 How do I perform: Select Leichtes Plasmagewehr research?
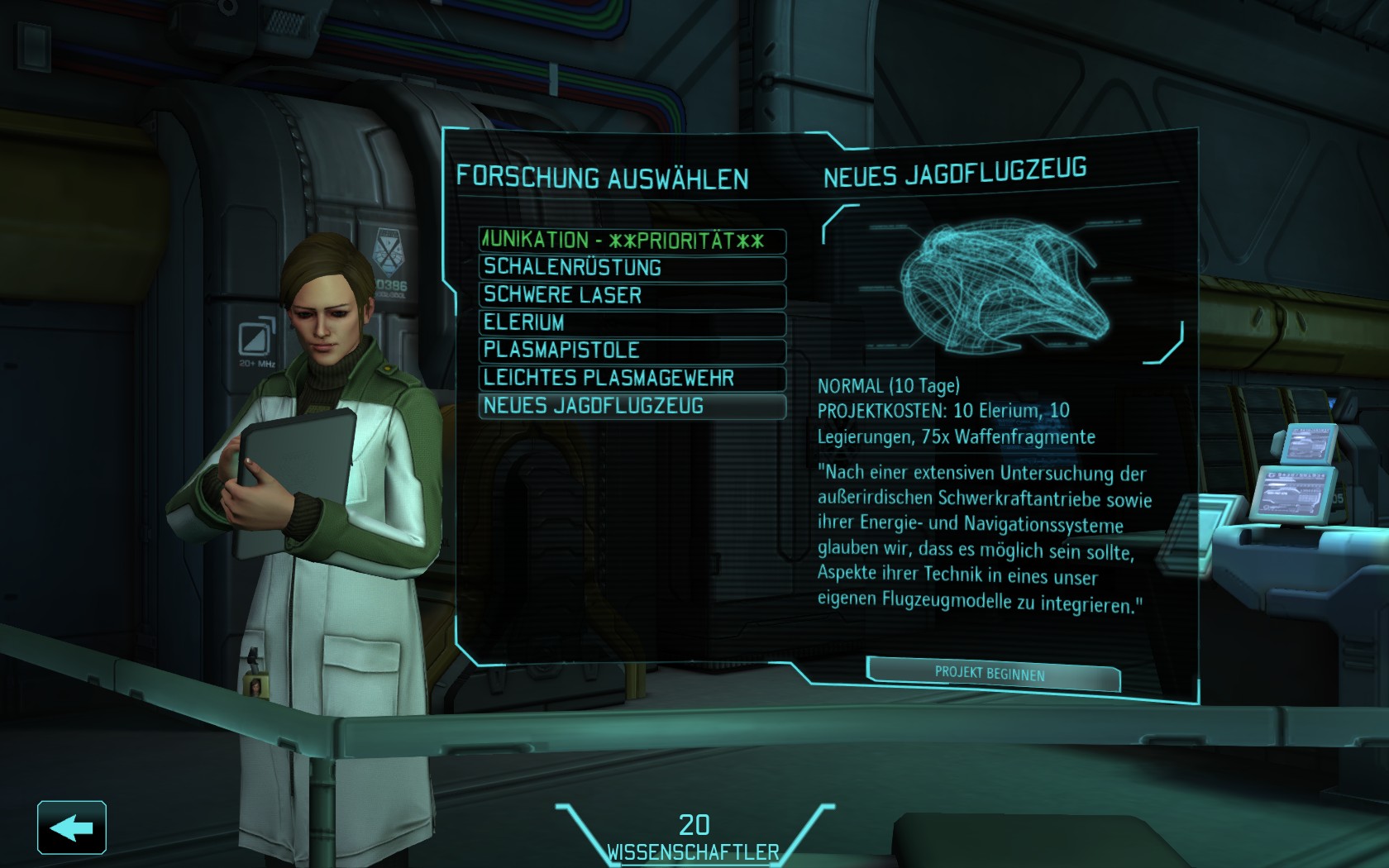click(632, 379)
